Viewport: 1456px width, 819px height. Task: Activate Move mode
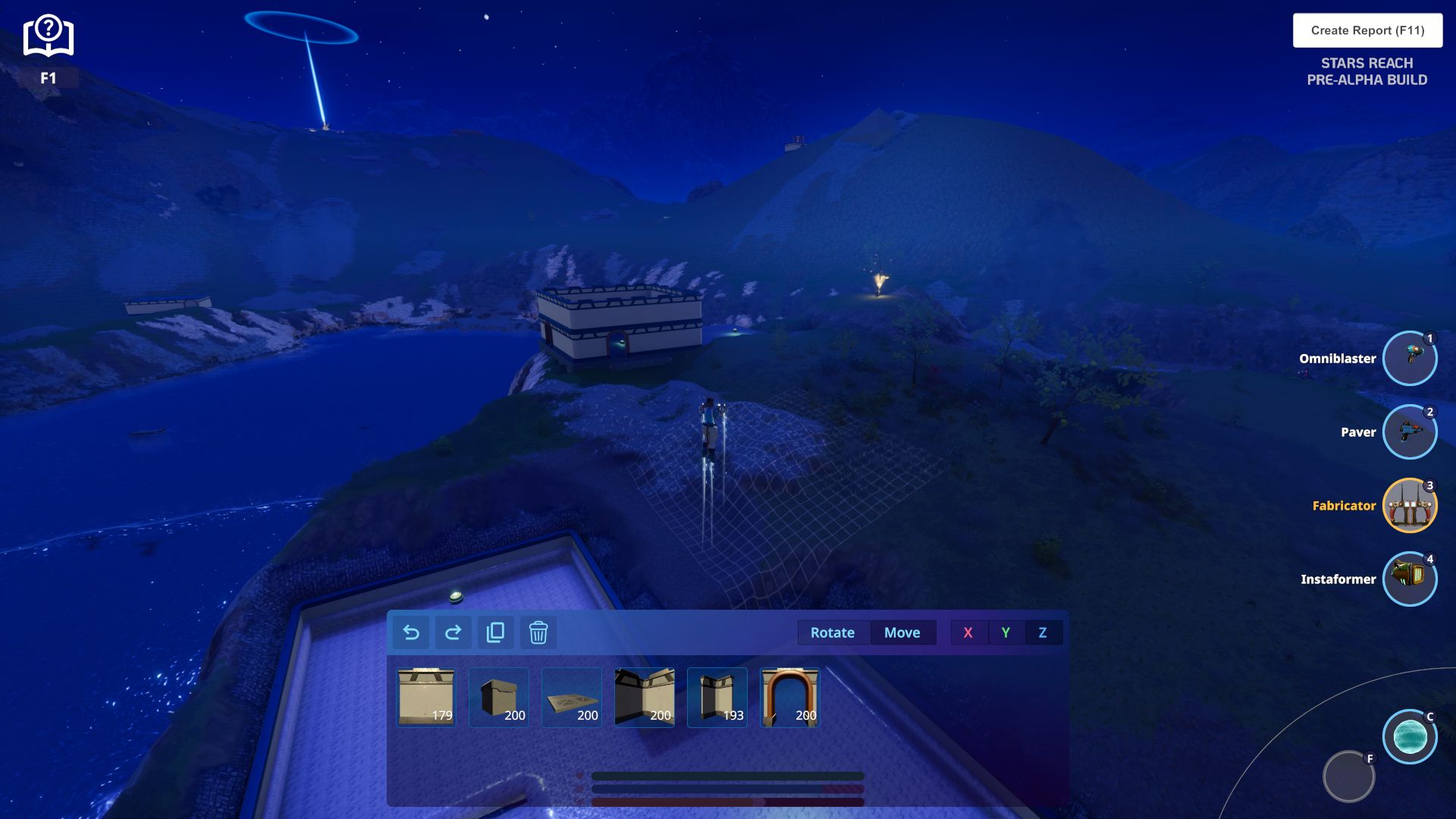tap(902, 632)
